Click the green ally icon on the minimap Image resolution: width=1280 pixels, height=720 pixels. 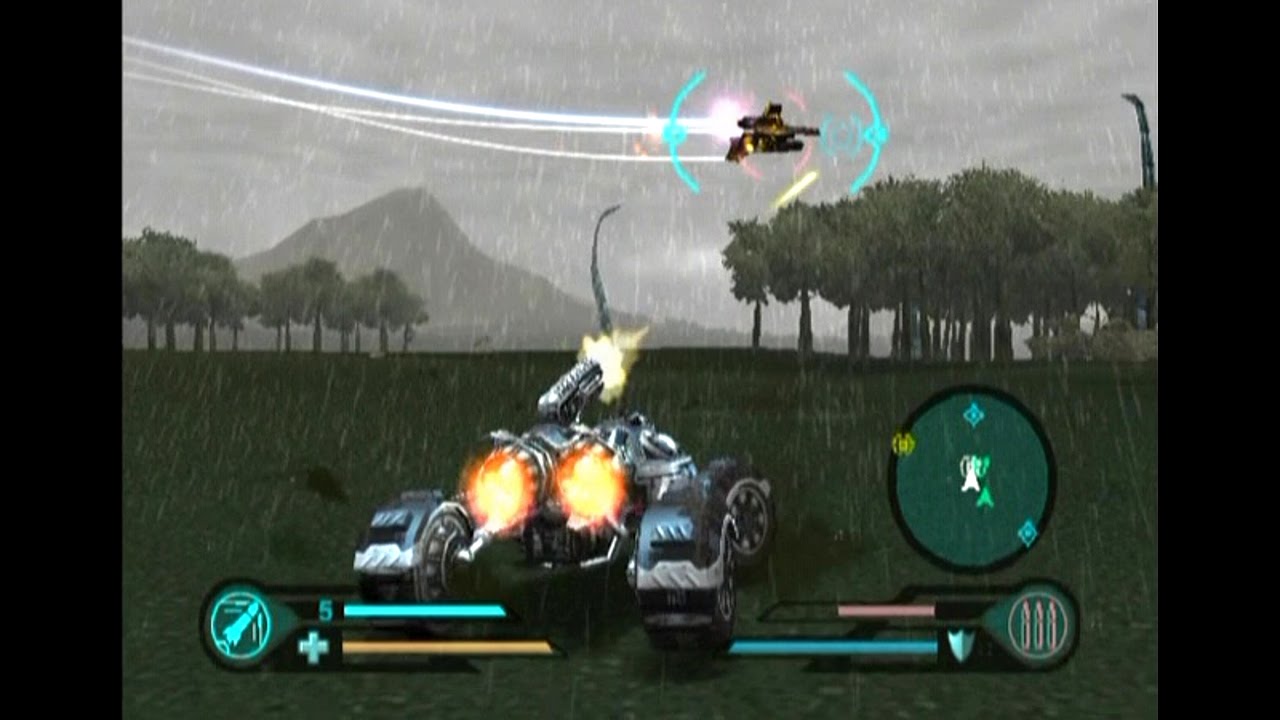(984, 462)
